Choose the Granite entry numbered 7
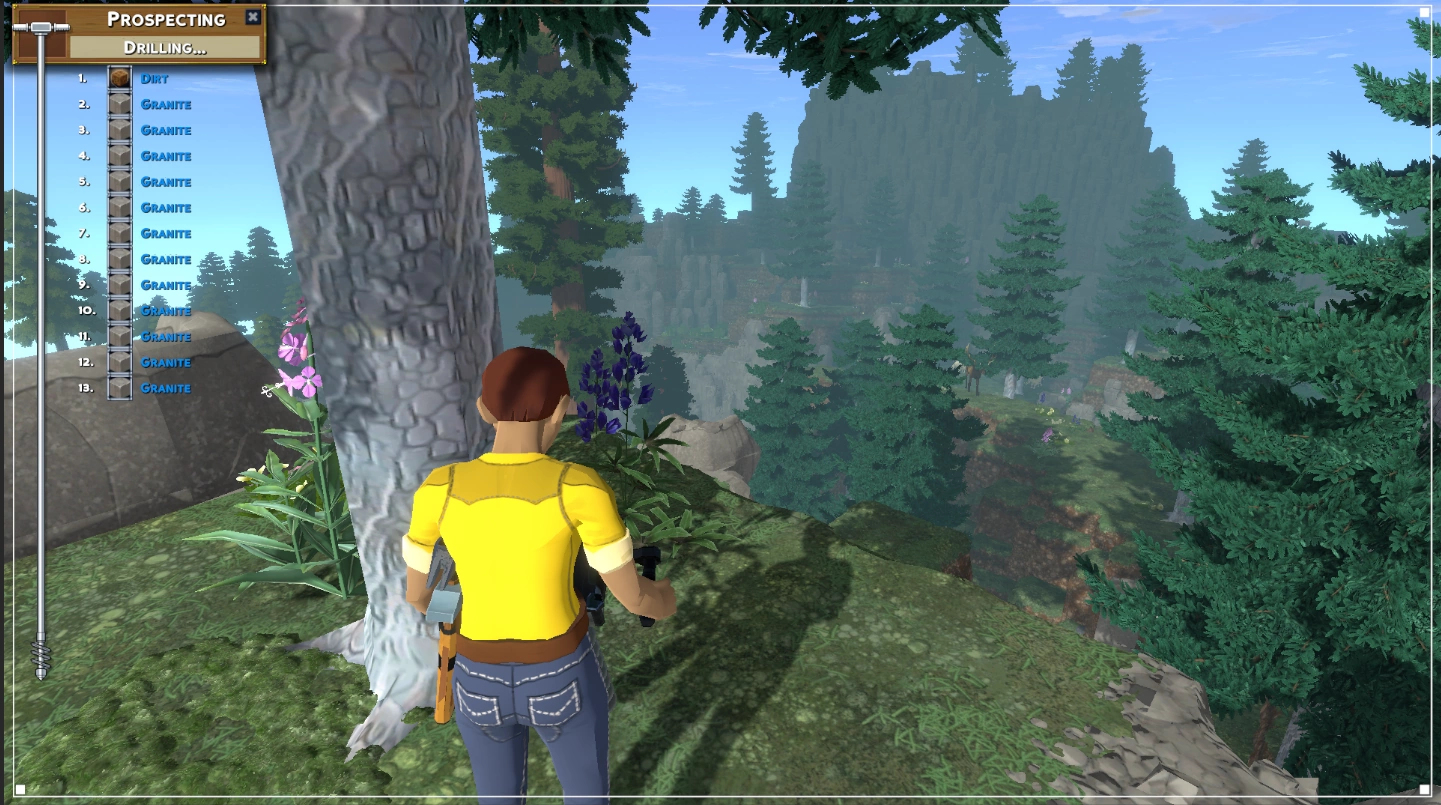Viewport: 1441px width, 805px height. (x=165, y=233)
